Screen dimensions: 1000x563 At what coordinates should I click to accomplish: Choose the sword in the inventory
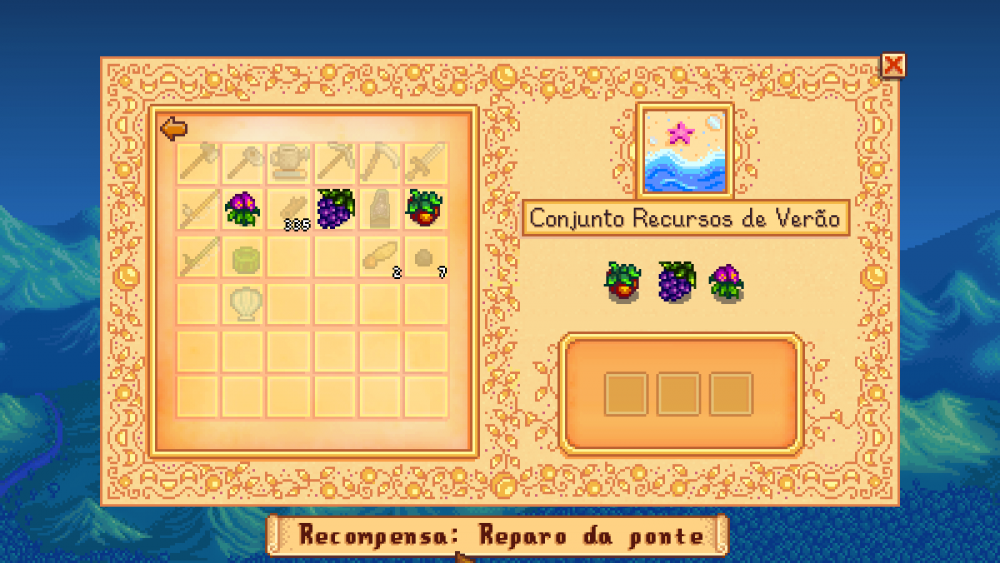[424, 161]
